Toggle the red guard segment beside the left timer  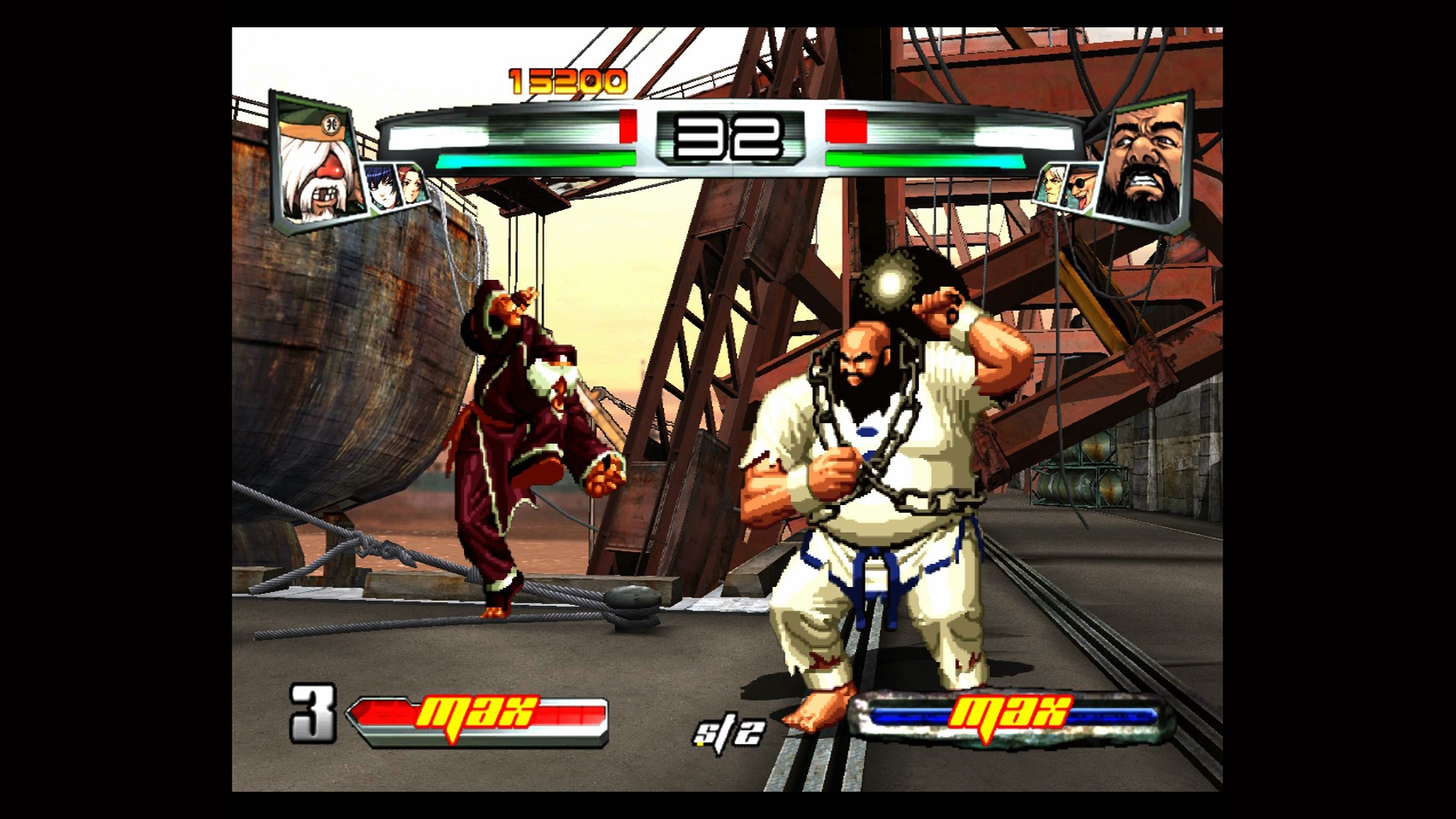626,127
